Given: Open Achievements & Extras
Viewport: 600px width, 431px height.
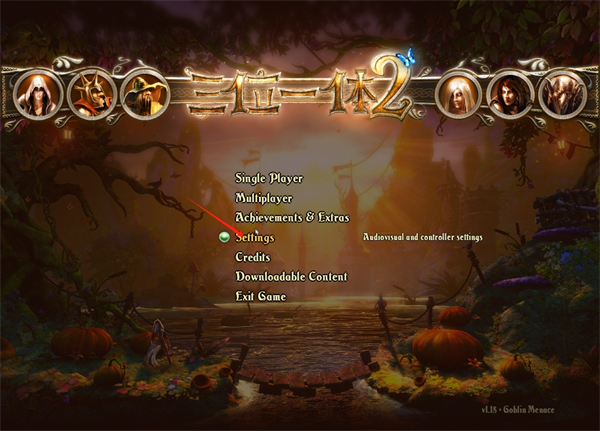Looking at the screenshot, I should 292,217.
